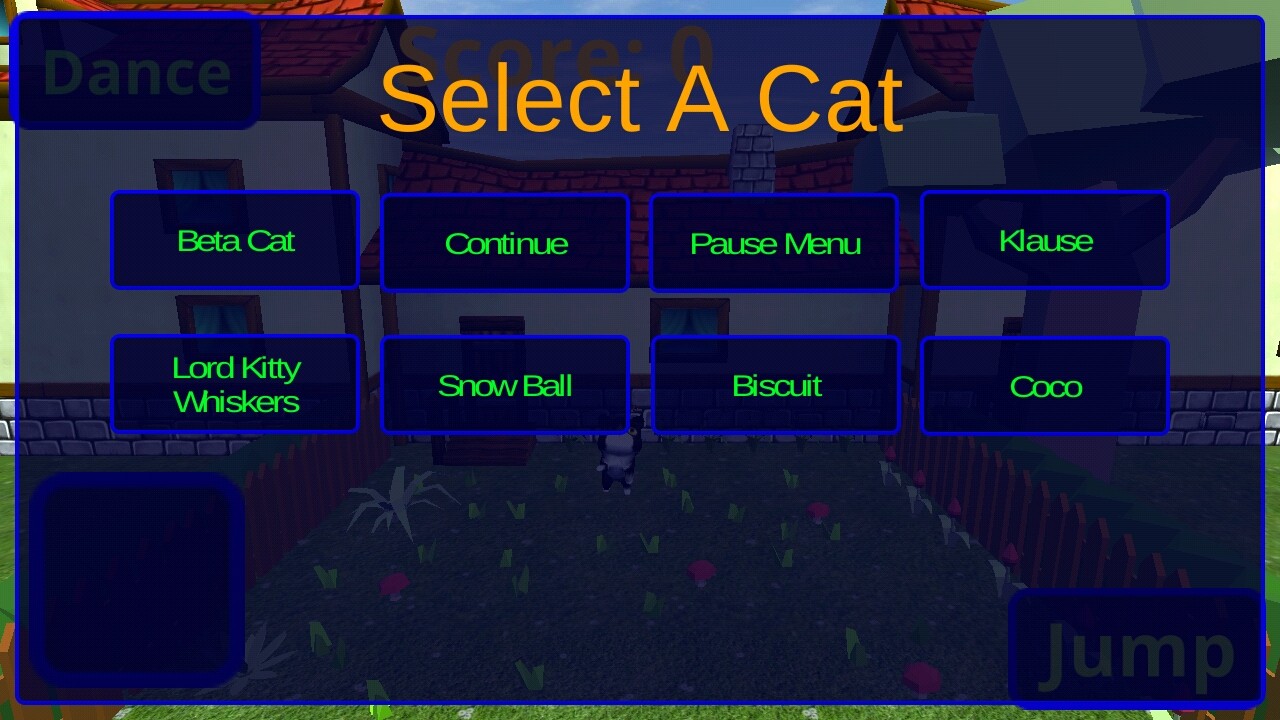Select the Snow Ball cat
Image resolution: width=1280 pixels, height=720 pixels.
505,385
